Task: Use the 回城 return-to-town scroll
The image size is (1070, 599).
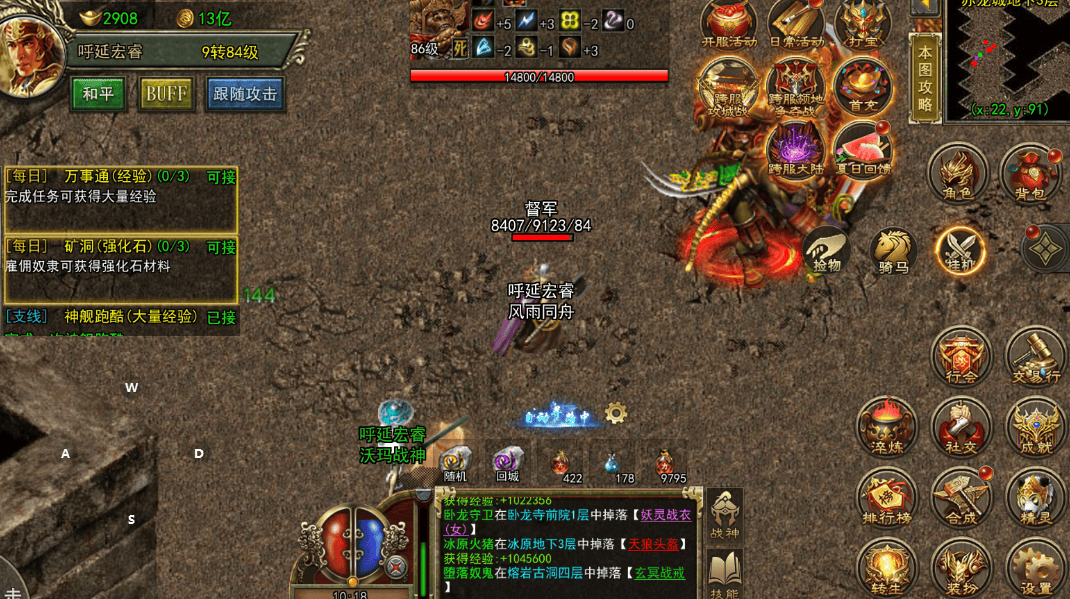Action: 508,464
